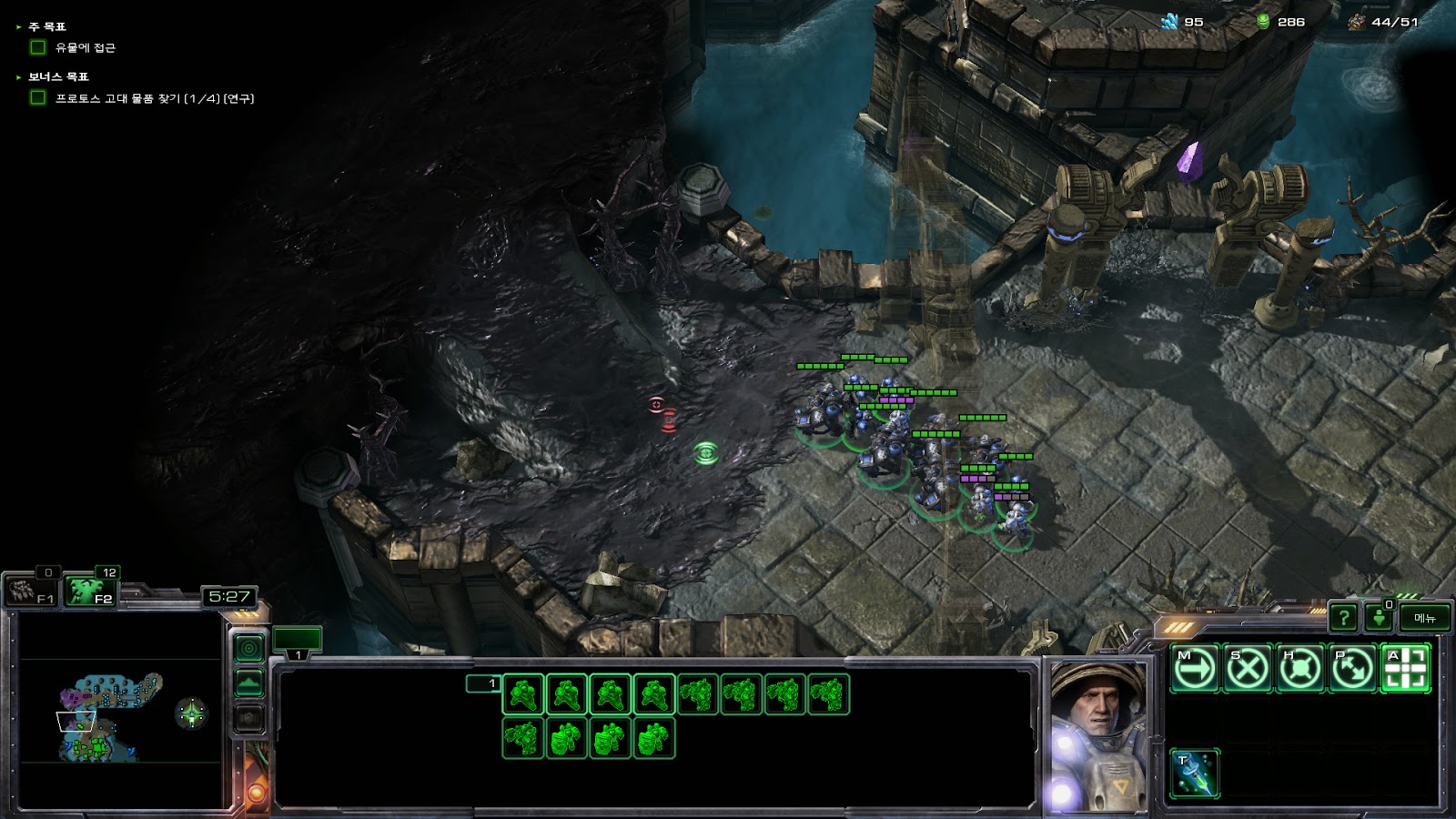Screen dimensions: 1456x819
Task: Open the 메뉴 game menu
Action: pos(1424,619)
